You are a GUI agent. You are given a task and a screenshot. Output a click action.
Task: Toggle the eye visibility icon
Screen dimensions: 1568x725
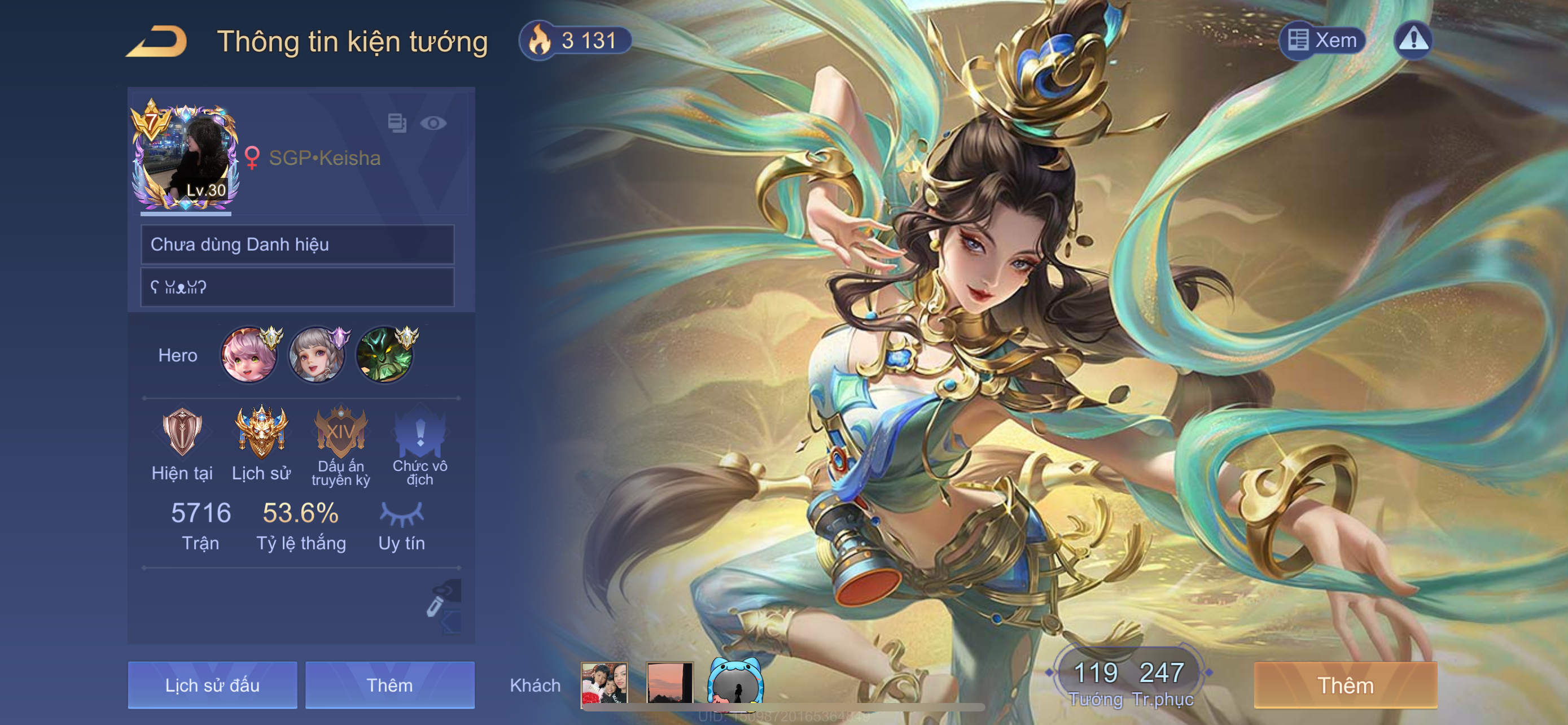coord(433,124)
